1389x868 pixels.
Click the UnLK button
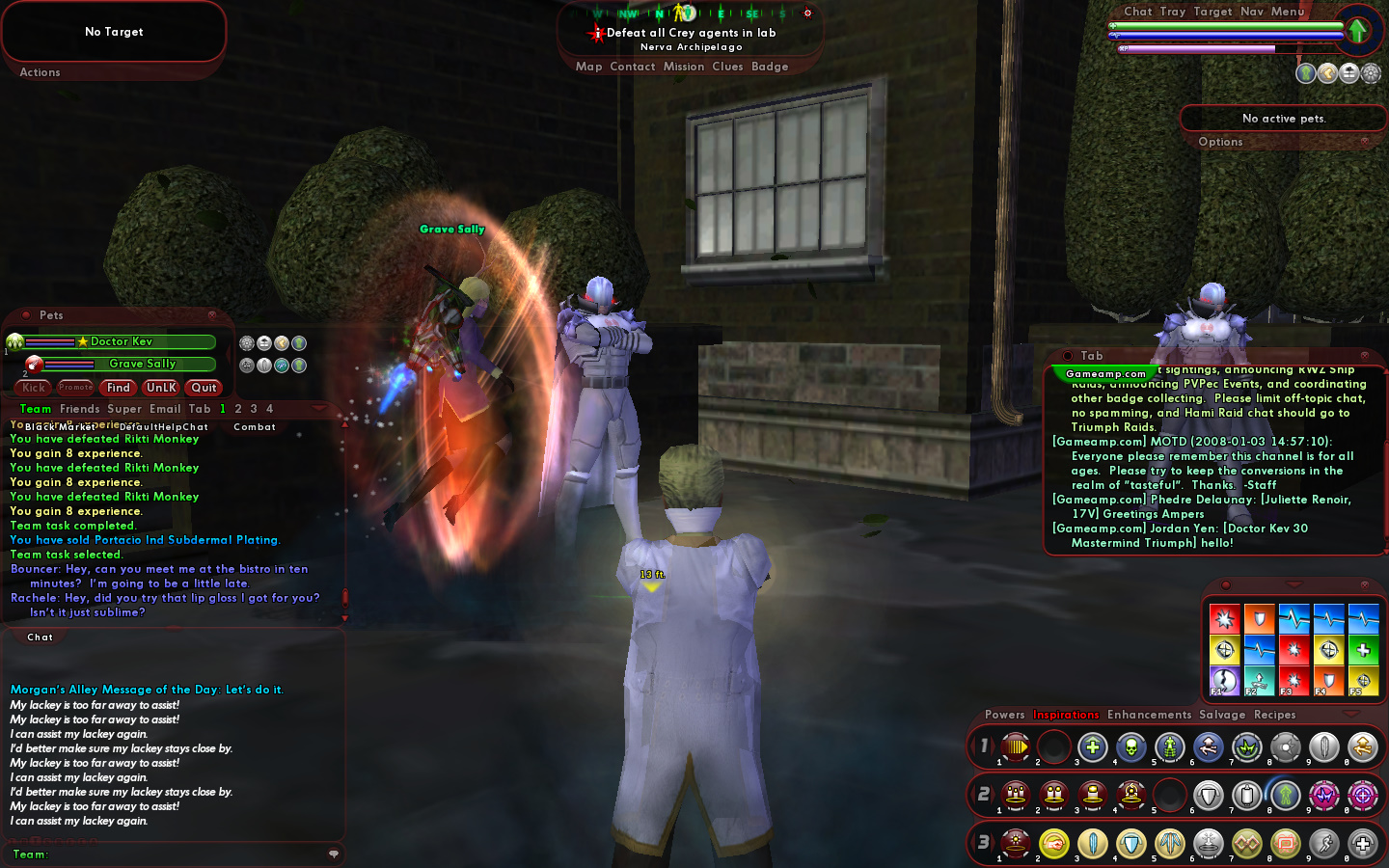[x=161, y=388]
